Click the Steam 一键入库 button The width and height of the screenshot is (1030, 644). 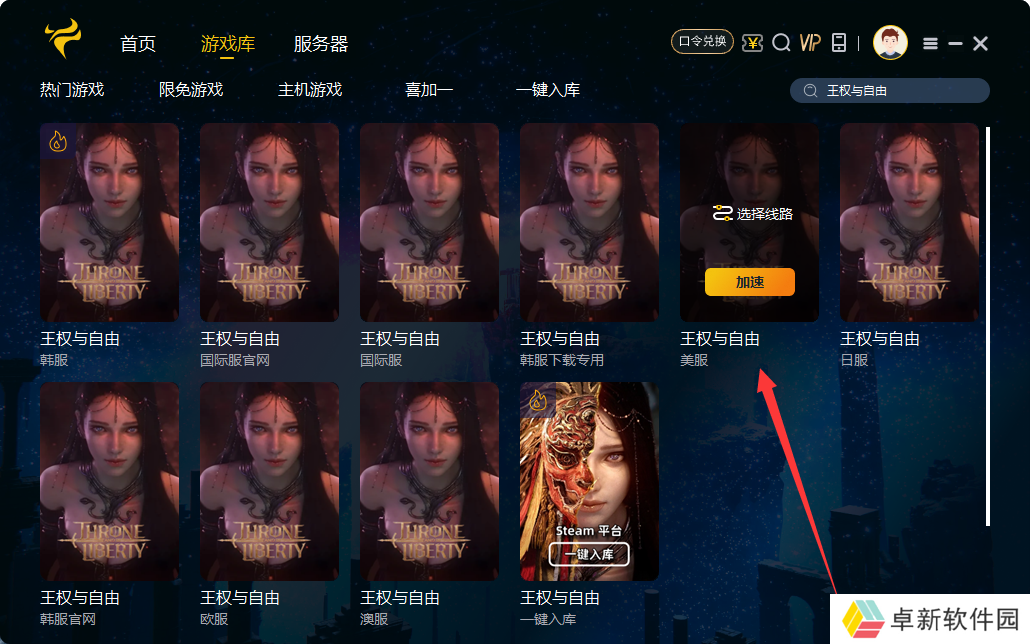589,555
